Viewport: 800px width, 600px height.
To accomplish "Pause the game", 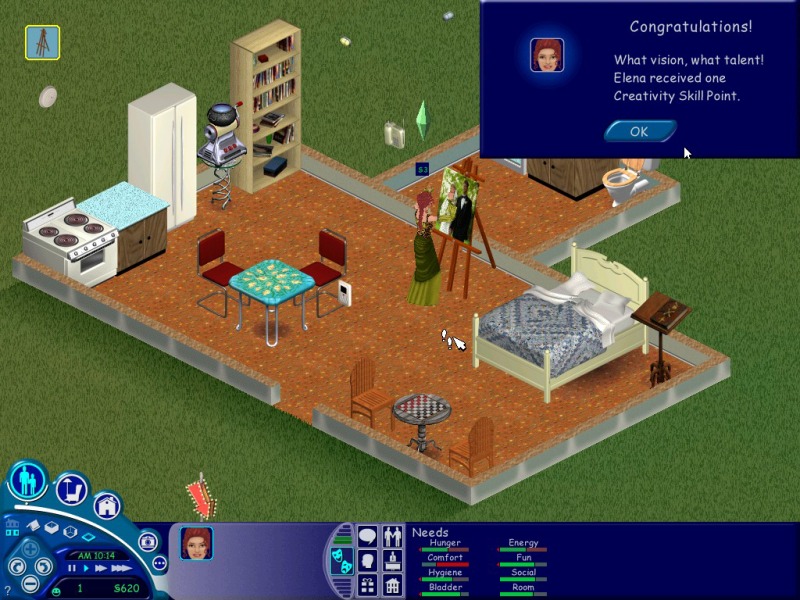I will tap(72, 568).
